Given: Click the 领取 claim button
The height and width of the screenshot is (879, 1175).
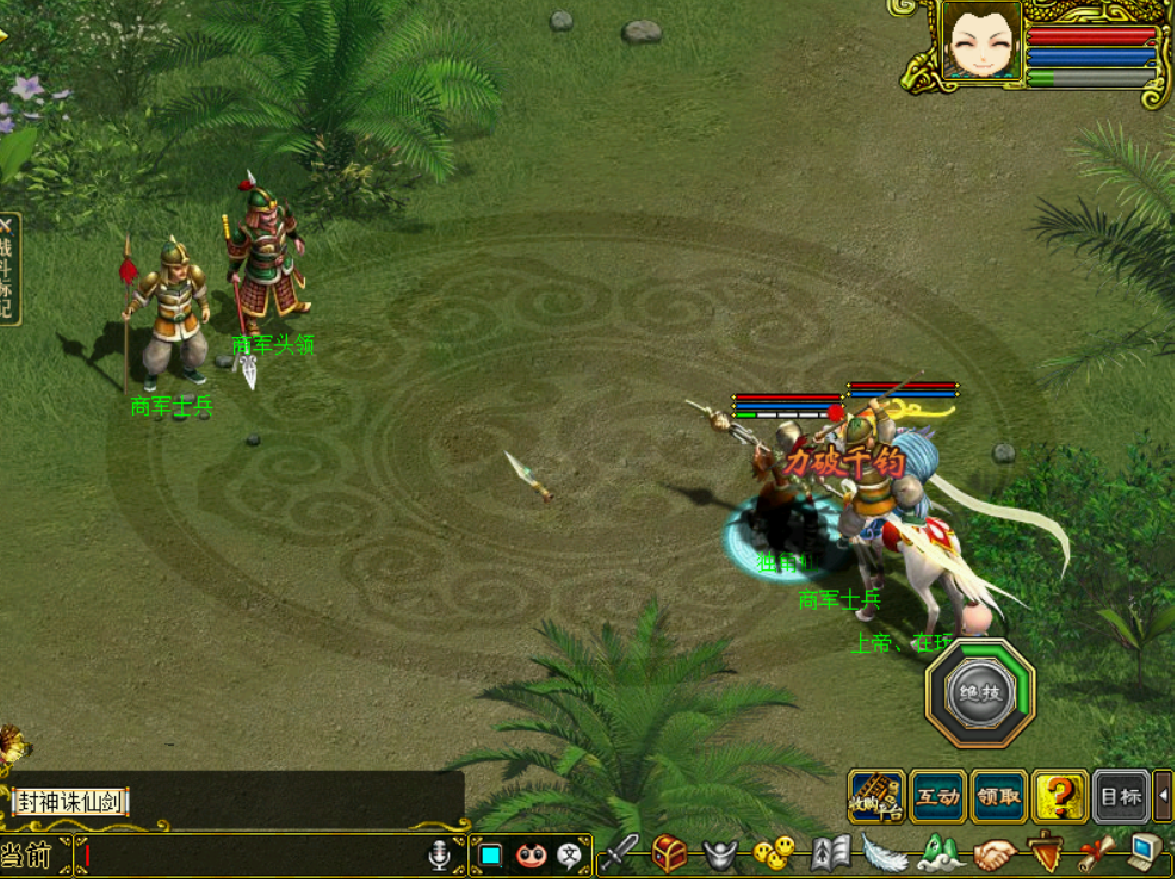Looking at the screenshot, I should point(999,797).
